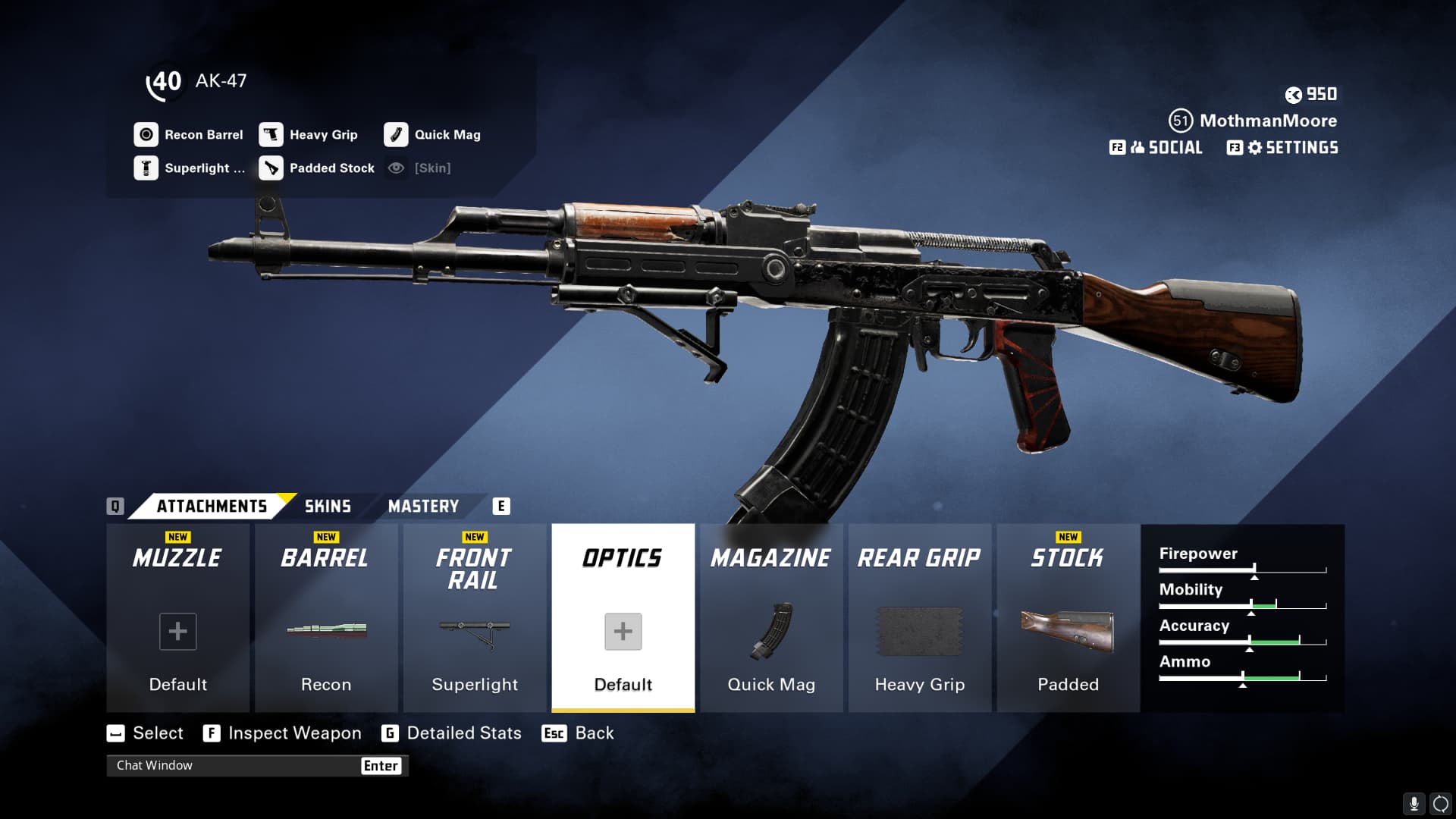This screenshot has height=819, width=1456.
Task: Pick the Magazine slot with Quick Mag
Action: [771, 618]
